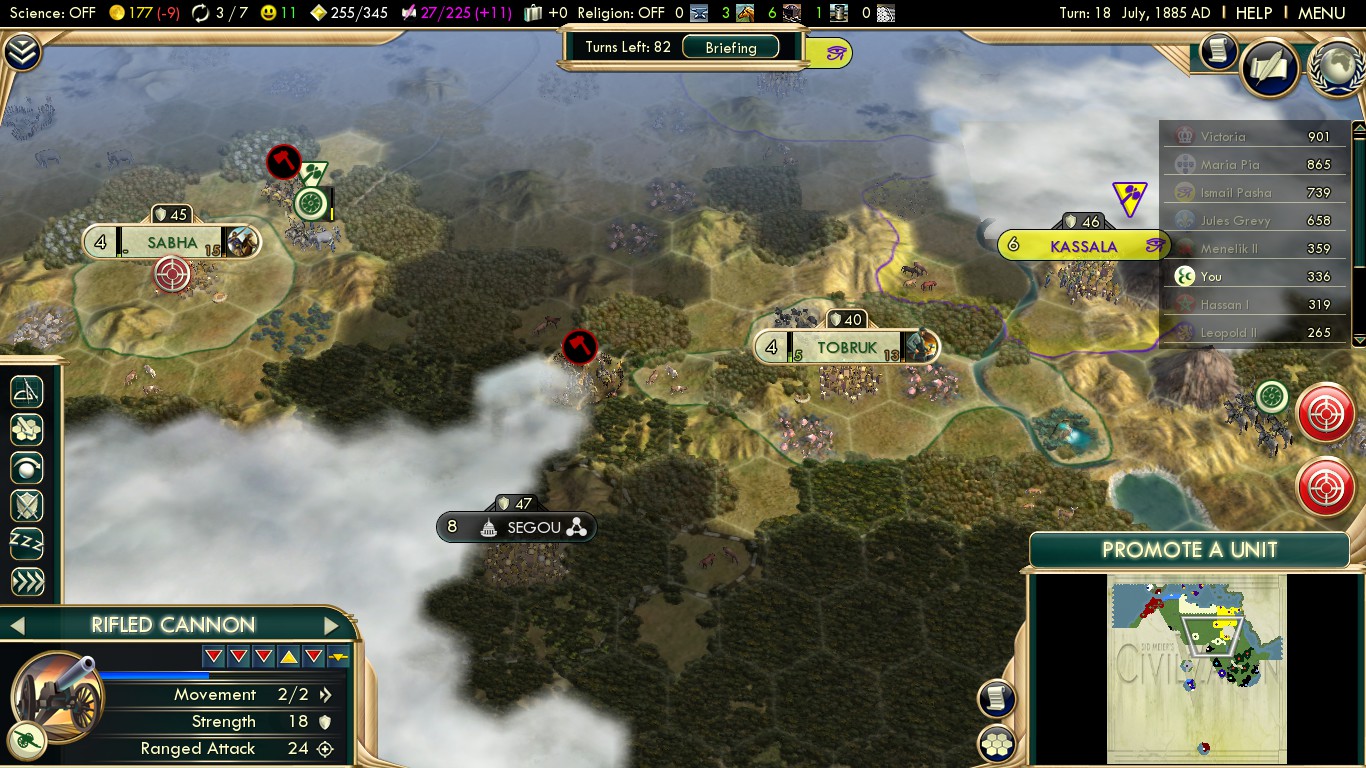Click the Briefing button
The width and height of the screenshot is (1366, 768).
[x=730, y=47]
